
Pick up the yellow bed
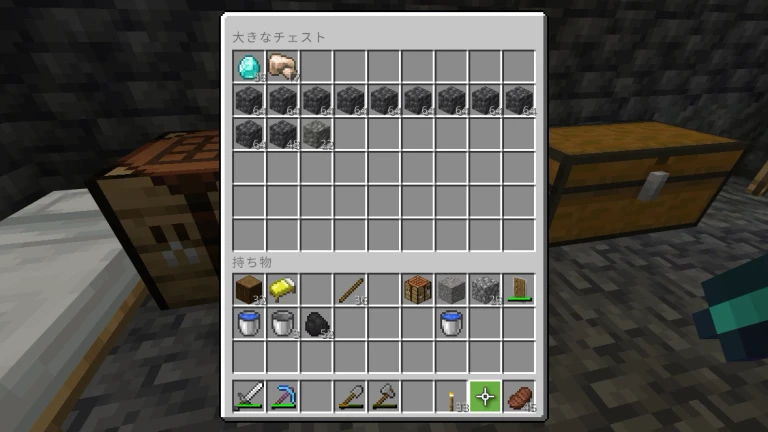282,290
